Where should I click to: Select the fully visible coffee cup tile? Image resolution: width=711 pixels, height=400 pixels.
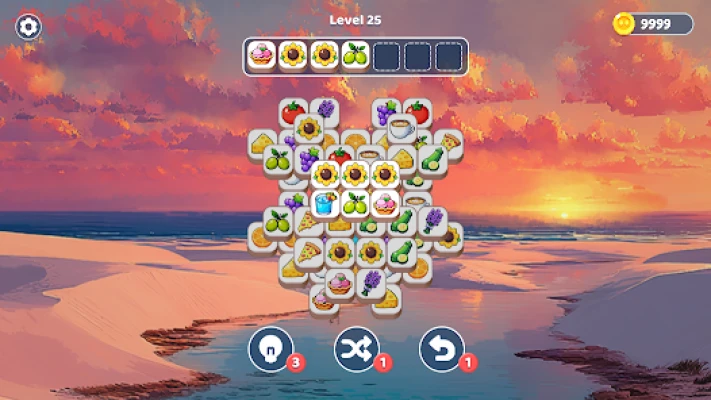coord(402,129)
